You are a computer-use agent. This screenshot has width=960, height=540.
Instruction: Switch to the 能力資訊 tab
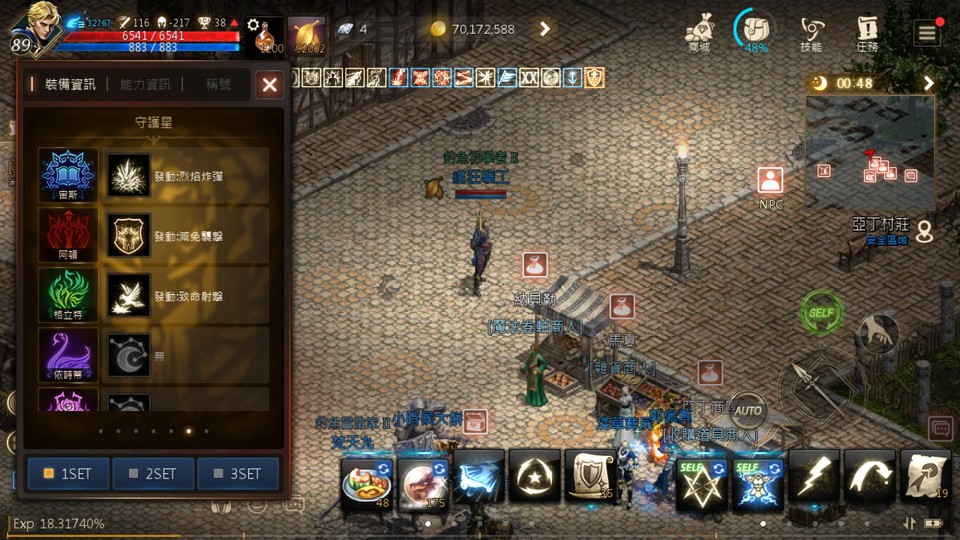[145, 85]
